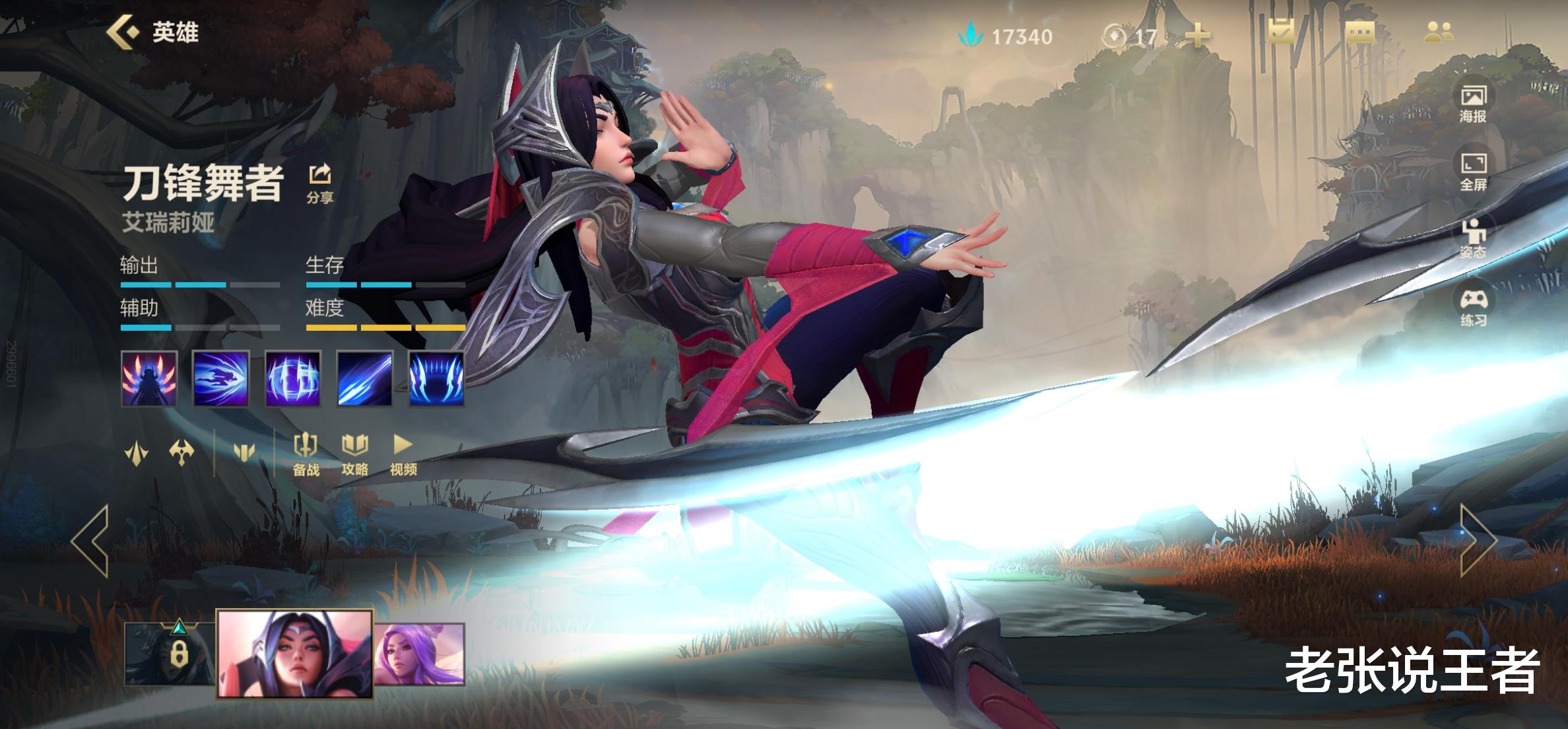
Task: Select the diagonal blue blade streak ability
Action: tap(365, 378)
